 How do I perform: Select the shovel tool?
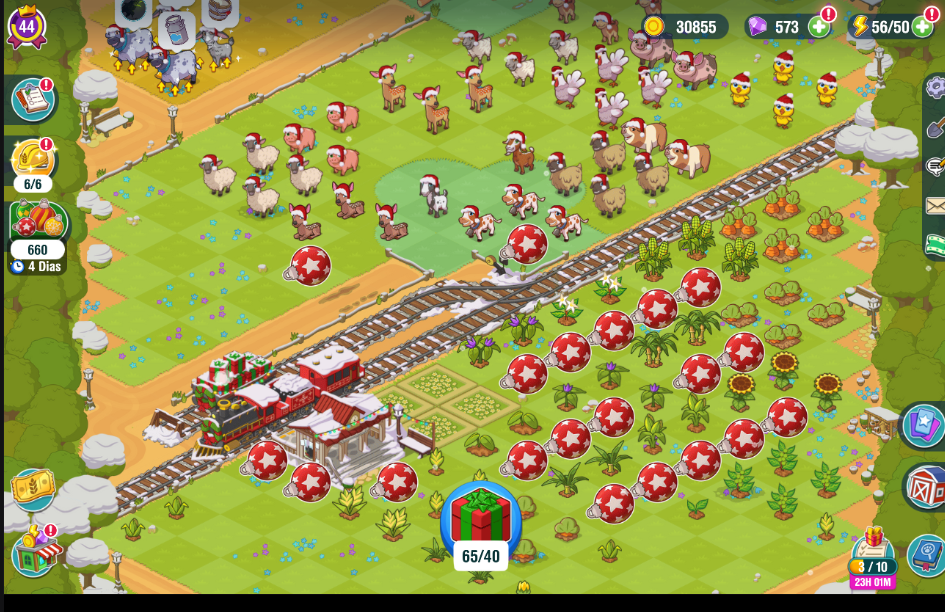pyautogui.click(x=936, y=128)
